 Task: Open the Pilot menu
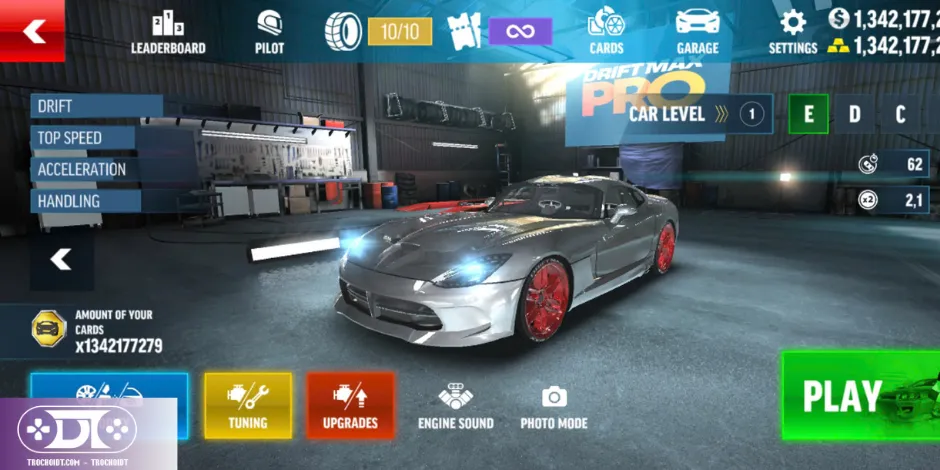click(x=269, y=33)
